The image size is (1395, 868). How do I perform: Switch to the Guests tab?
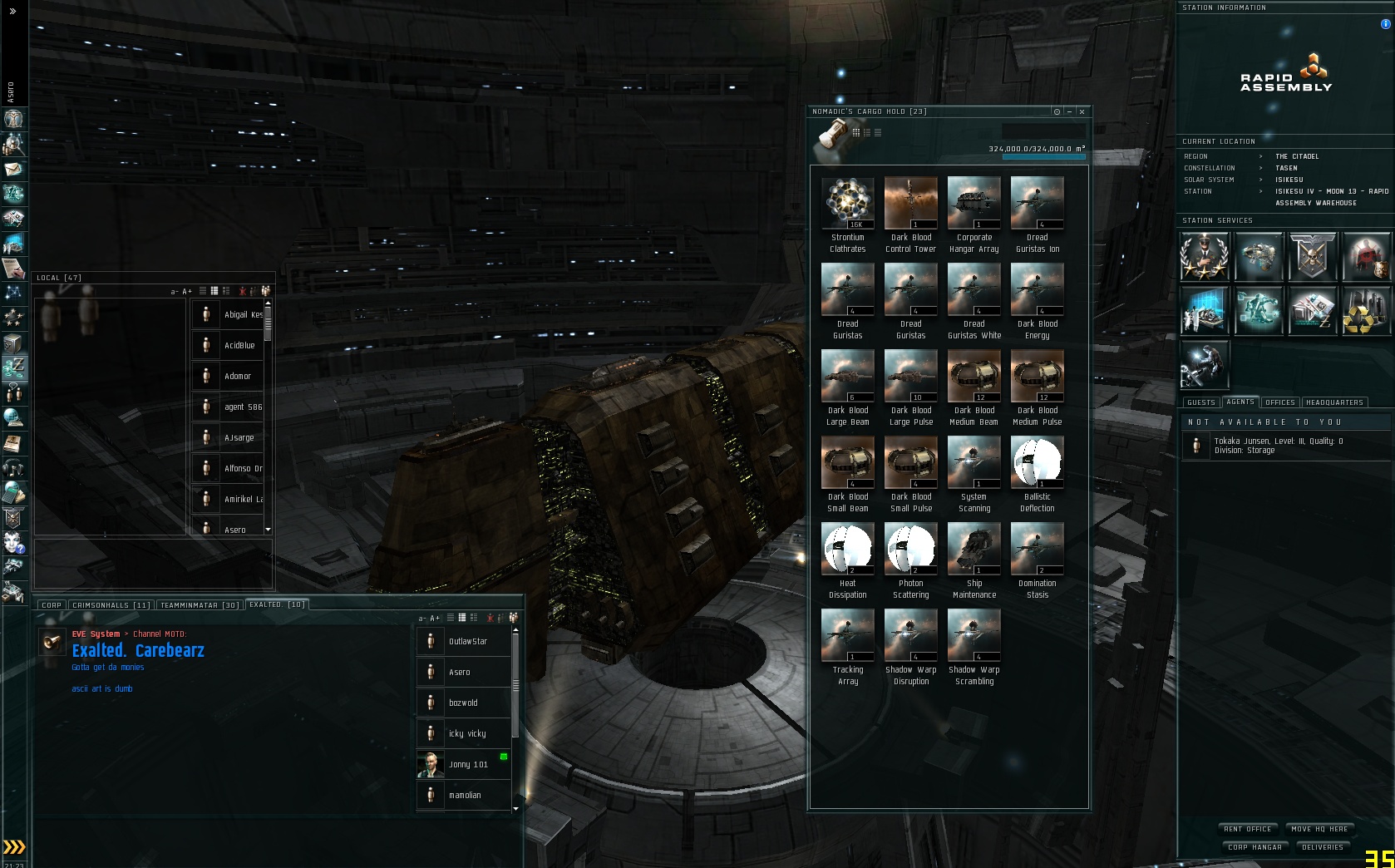[1200, 402]
